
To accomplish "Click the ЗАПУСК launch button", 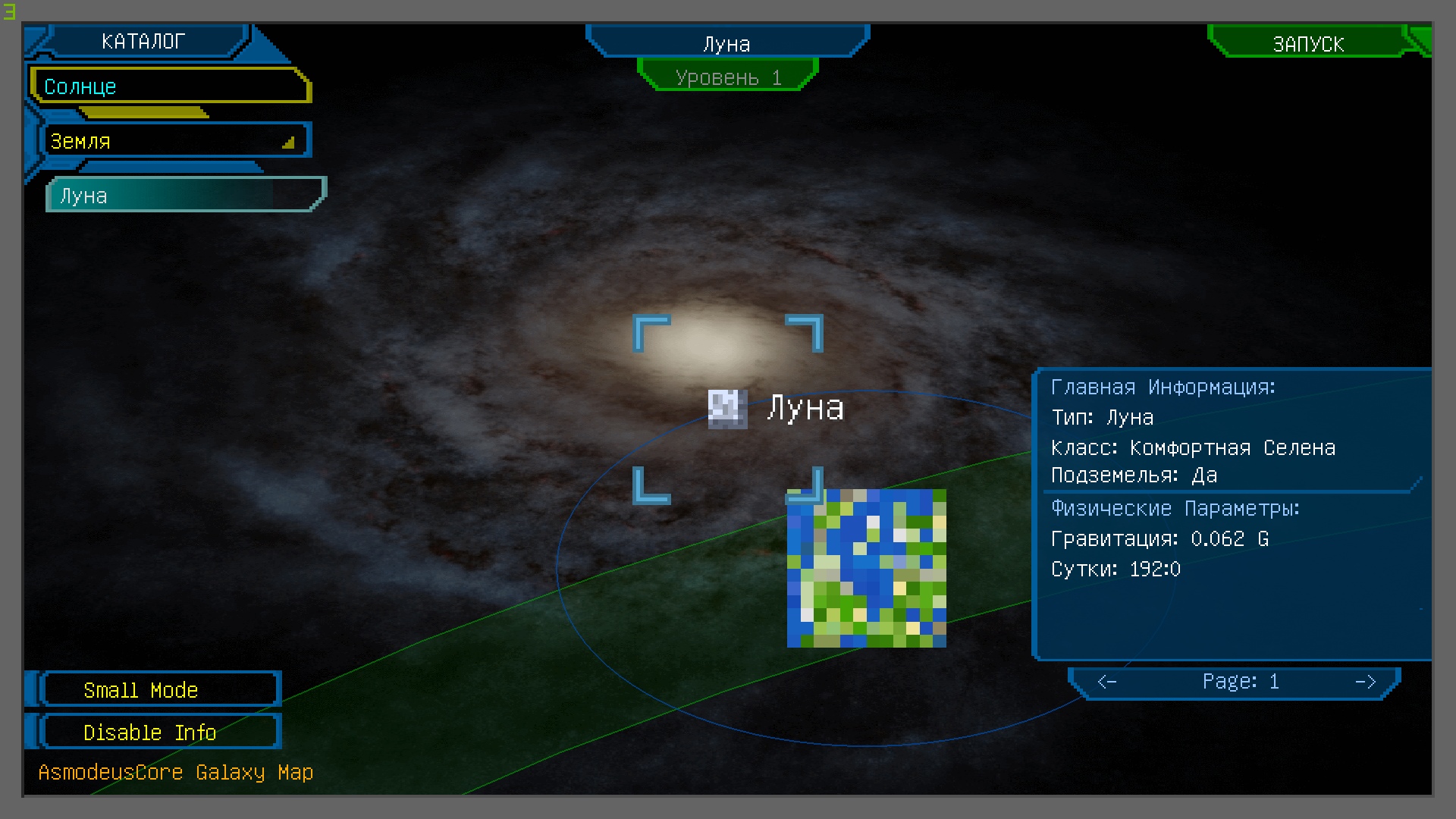I will tap(1308, 44).
